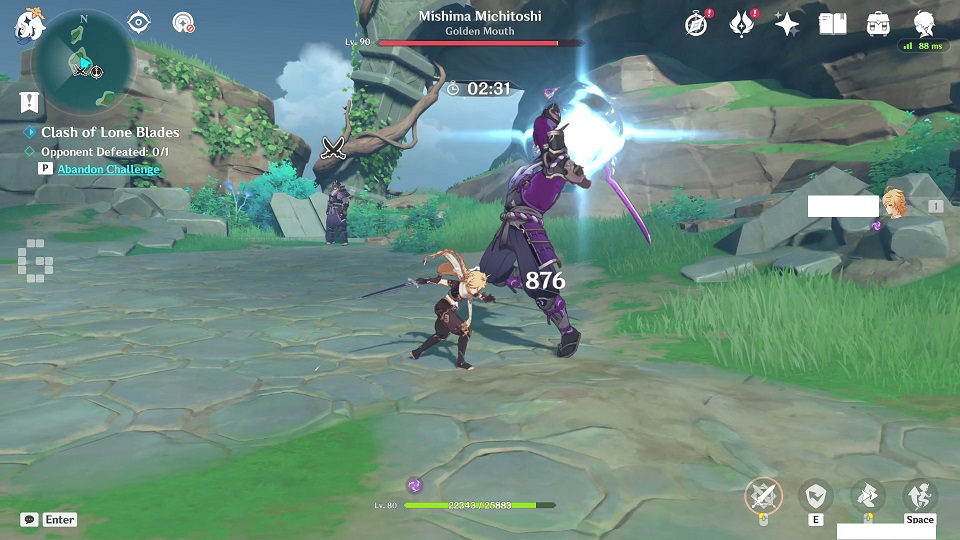The image size is (960, 540).
Task: Activate the elemental skill icon
Action: [816, 495]
